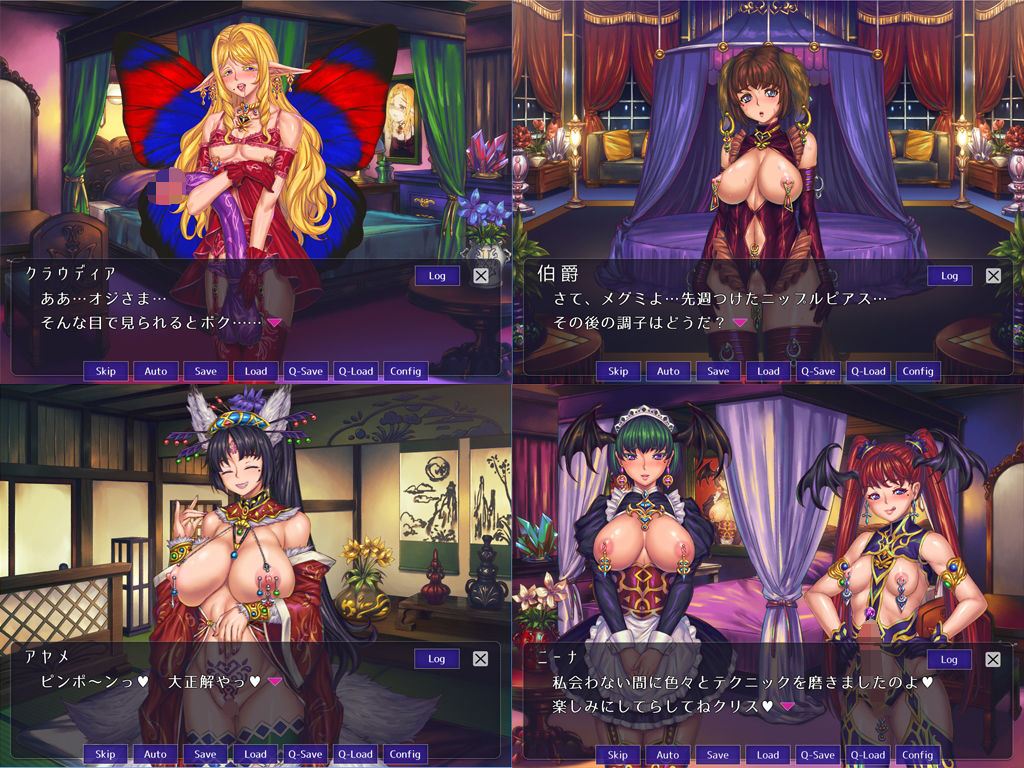Close ニーナ's dialogue window with the X
Viewport: 1024px width, 768px height.
[993, 660]
